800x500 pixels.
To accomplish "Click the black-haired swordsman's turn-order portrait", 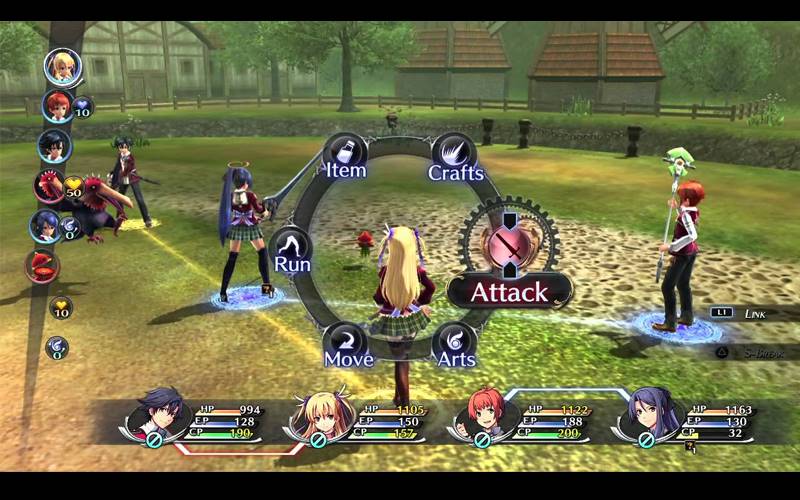I will [55, 146].
